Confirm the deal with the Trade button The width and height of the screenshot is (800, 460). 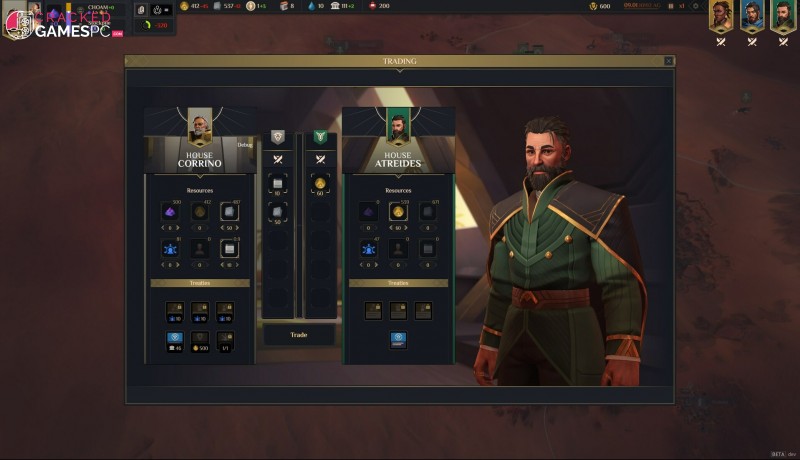pyautogui.click(x=298, y=335)
